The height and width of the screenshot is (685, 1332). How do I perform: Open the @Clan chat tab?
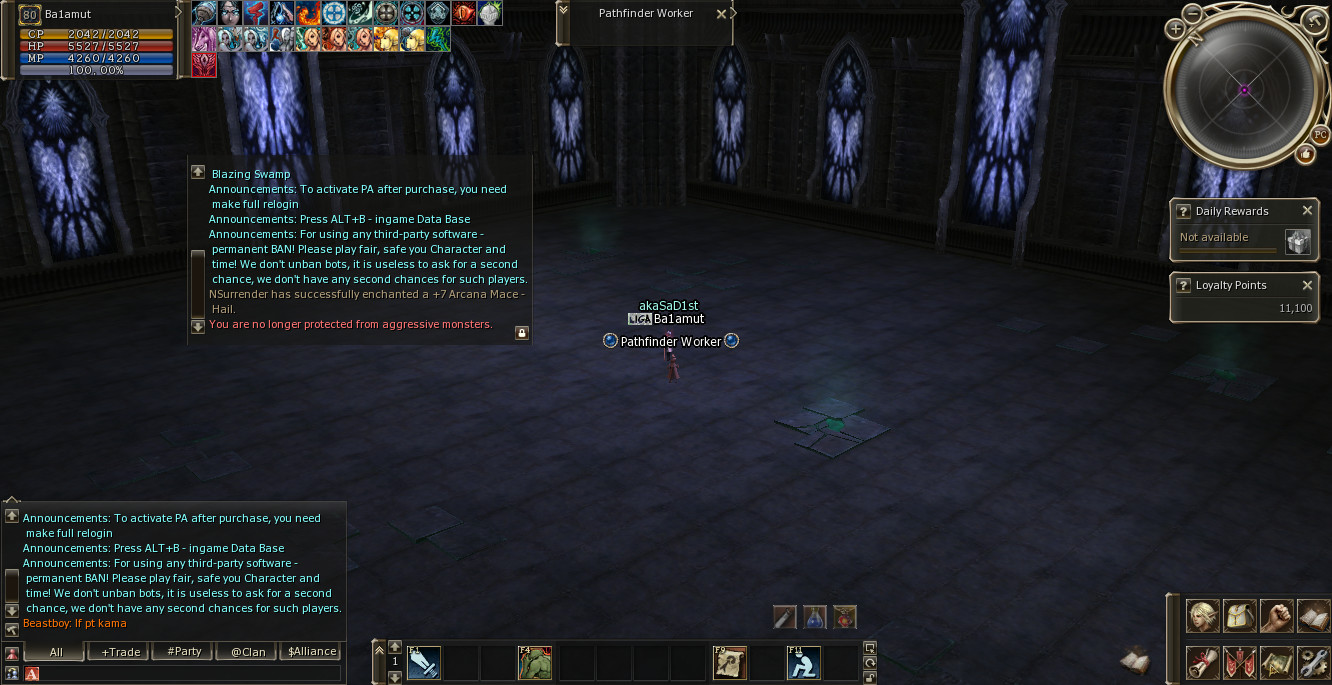point(248,652)
